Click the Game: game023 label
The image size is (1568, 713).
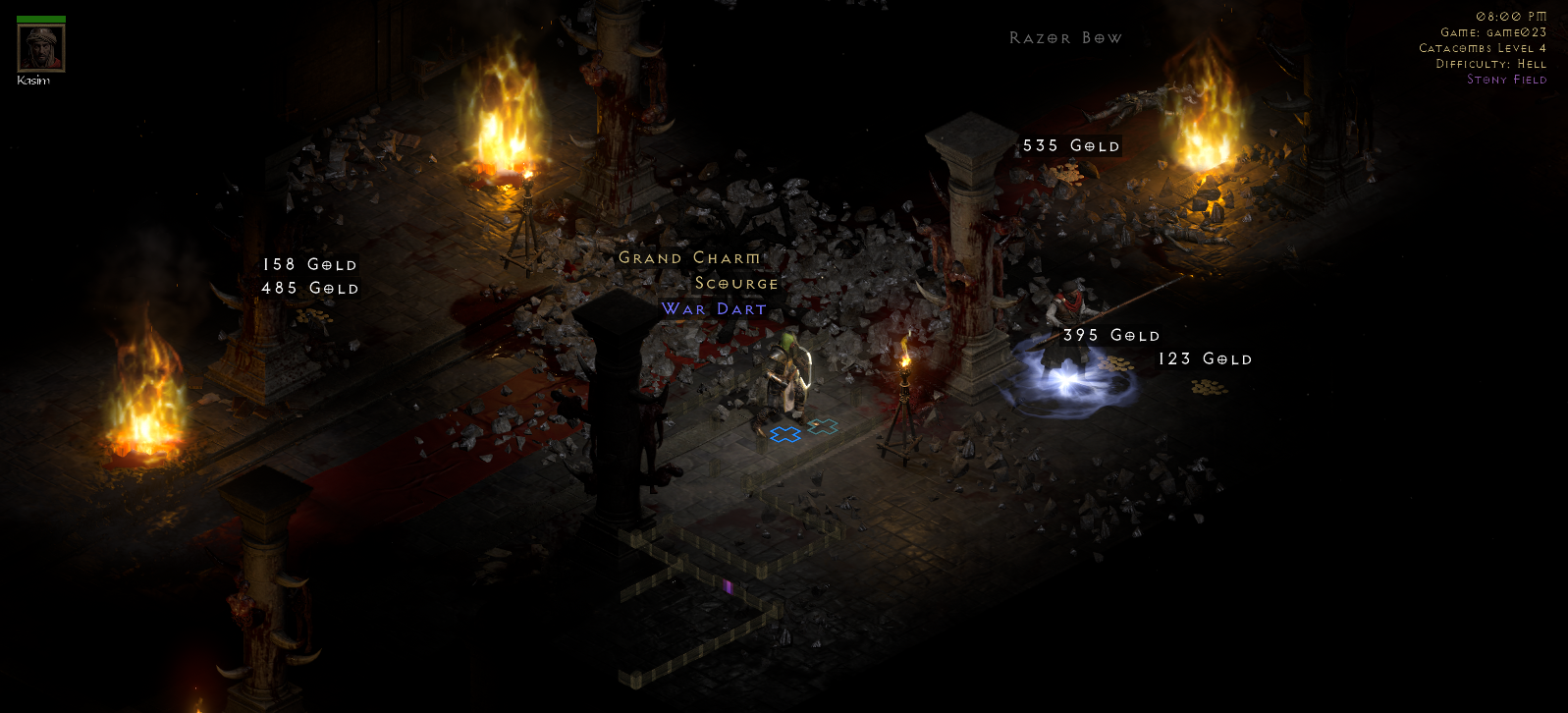pos(1492,31)
